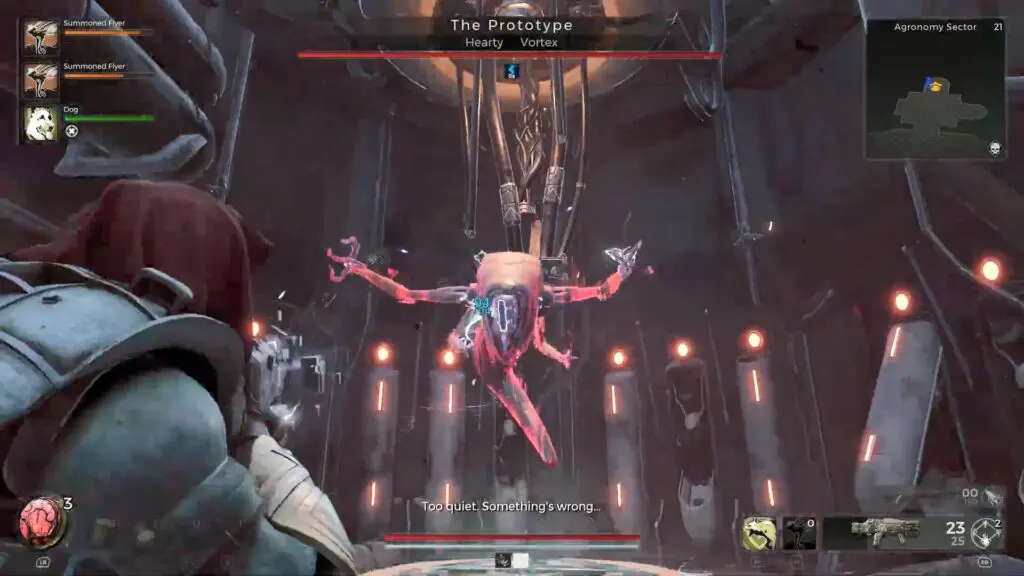Use the red relic heart item
Screen dimensions: 1024x576
(39, 521)
